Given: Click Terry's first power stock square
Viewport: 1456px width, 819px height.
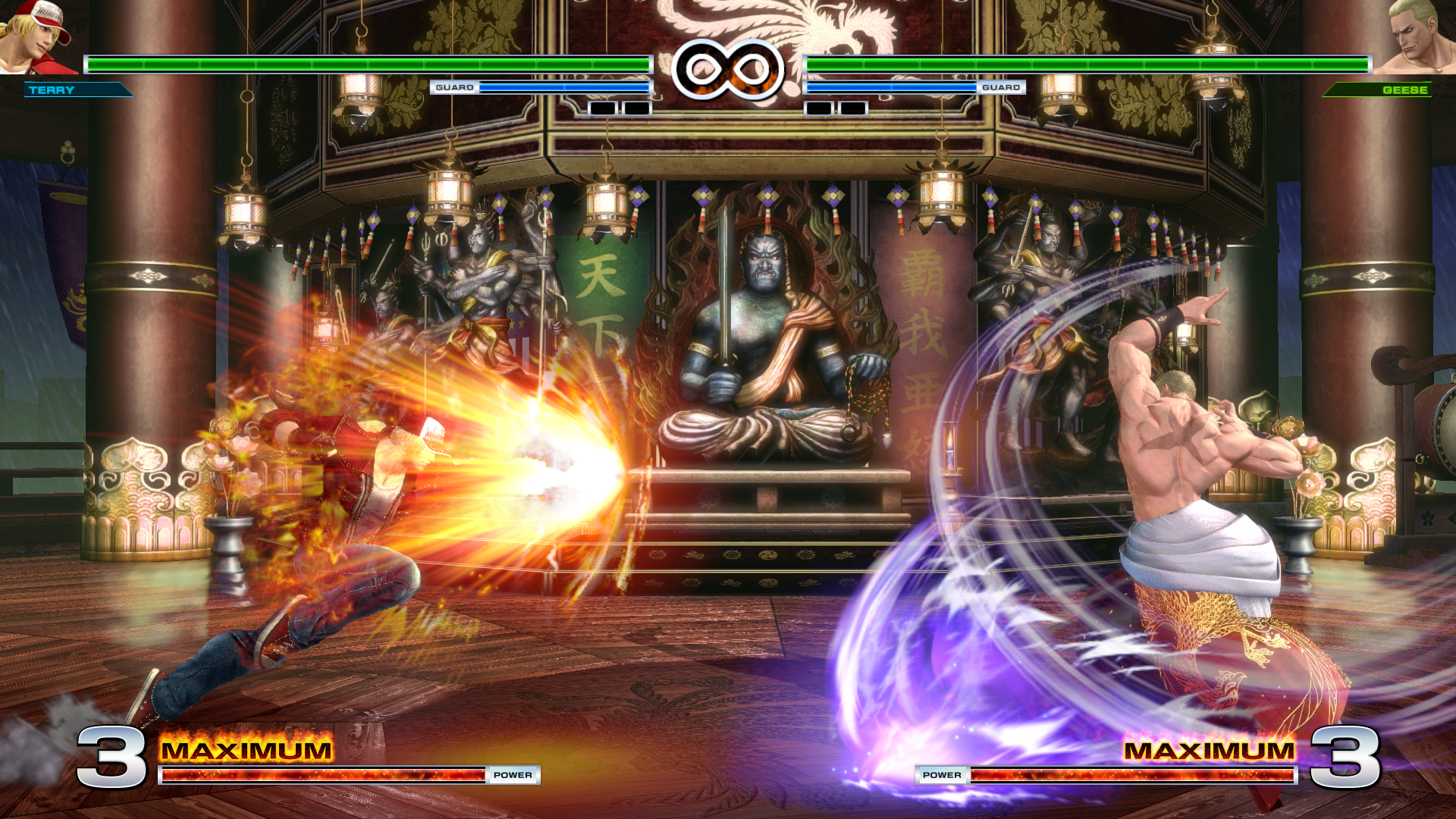Looking at the screenshot, I should (601, 108).
